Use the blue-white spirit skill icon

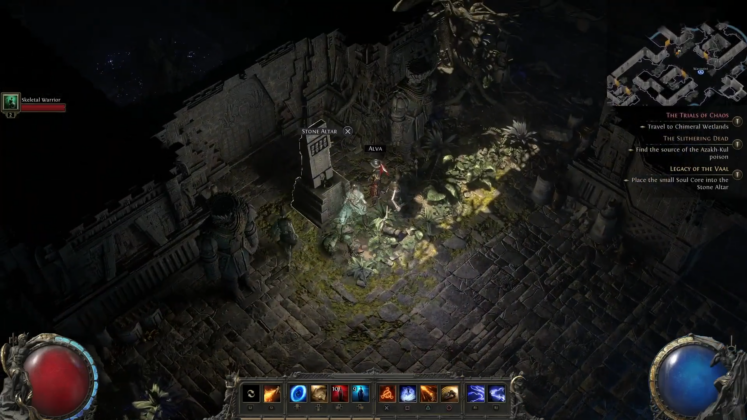pyautogui.click(x=408, y=393)
